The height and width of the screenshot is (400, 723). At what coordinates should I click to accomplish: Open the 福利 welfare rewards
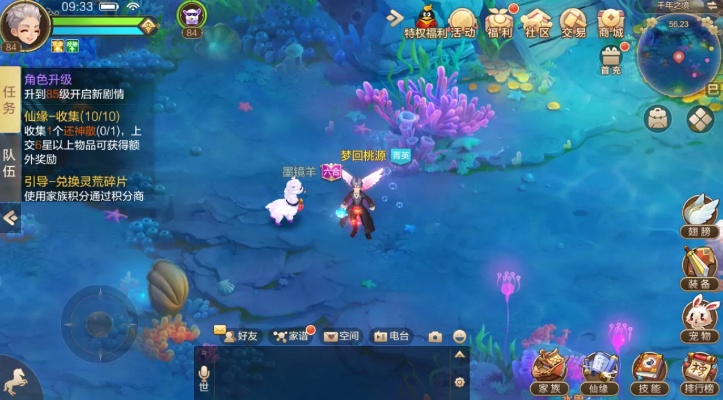click(500, 21)
